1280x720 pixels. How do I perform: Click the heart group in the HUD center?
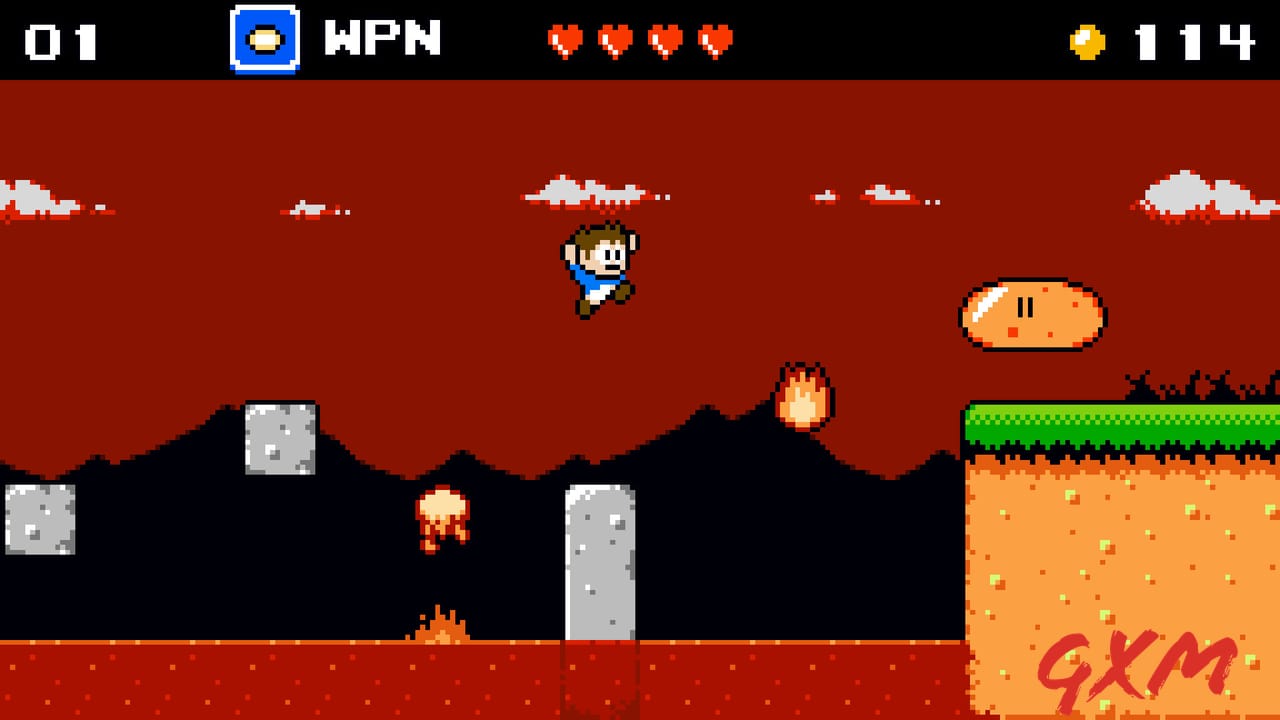(640, 40)
